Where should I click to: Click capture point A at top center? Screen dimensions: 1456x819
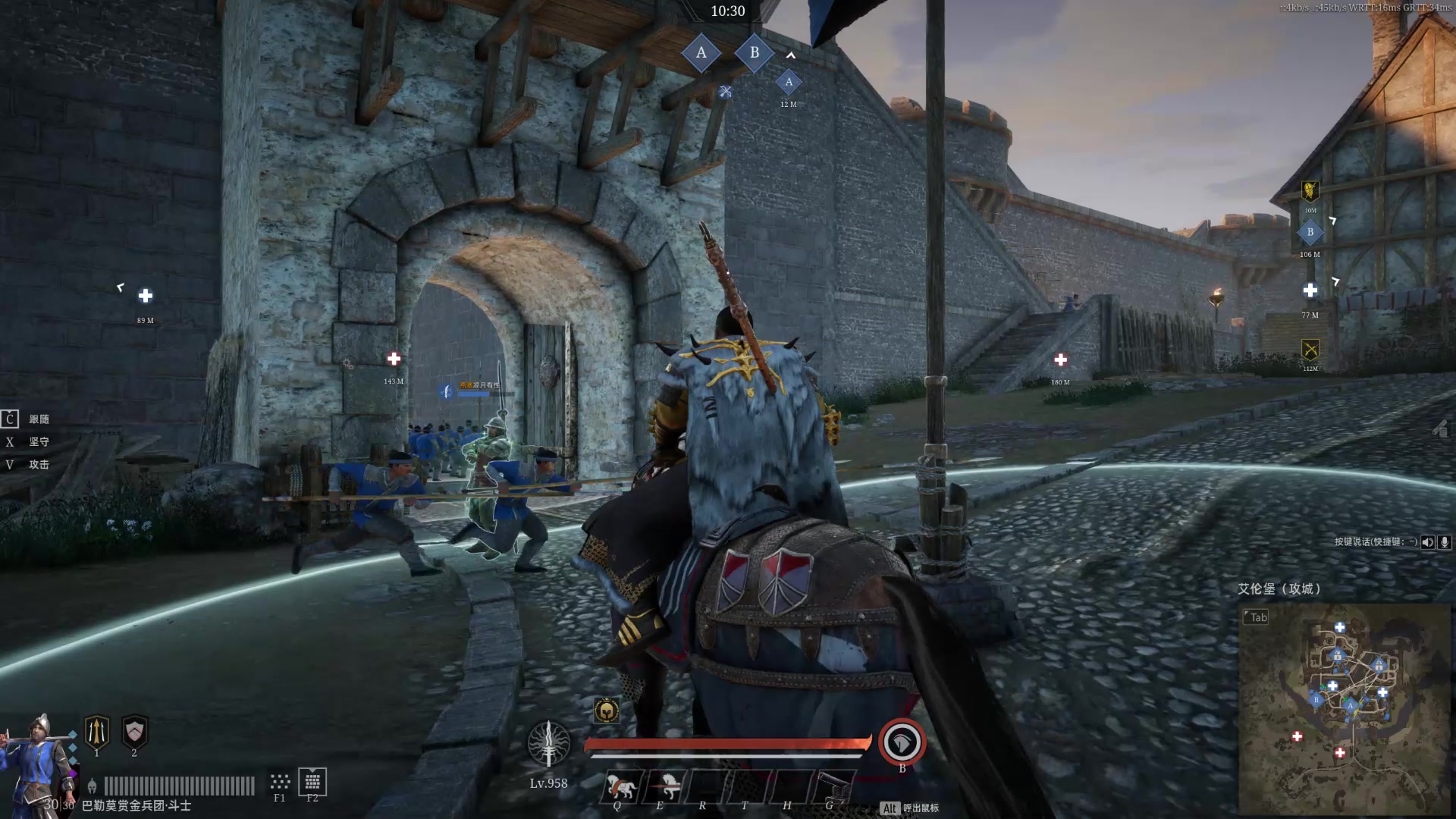coord(701,53)
